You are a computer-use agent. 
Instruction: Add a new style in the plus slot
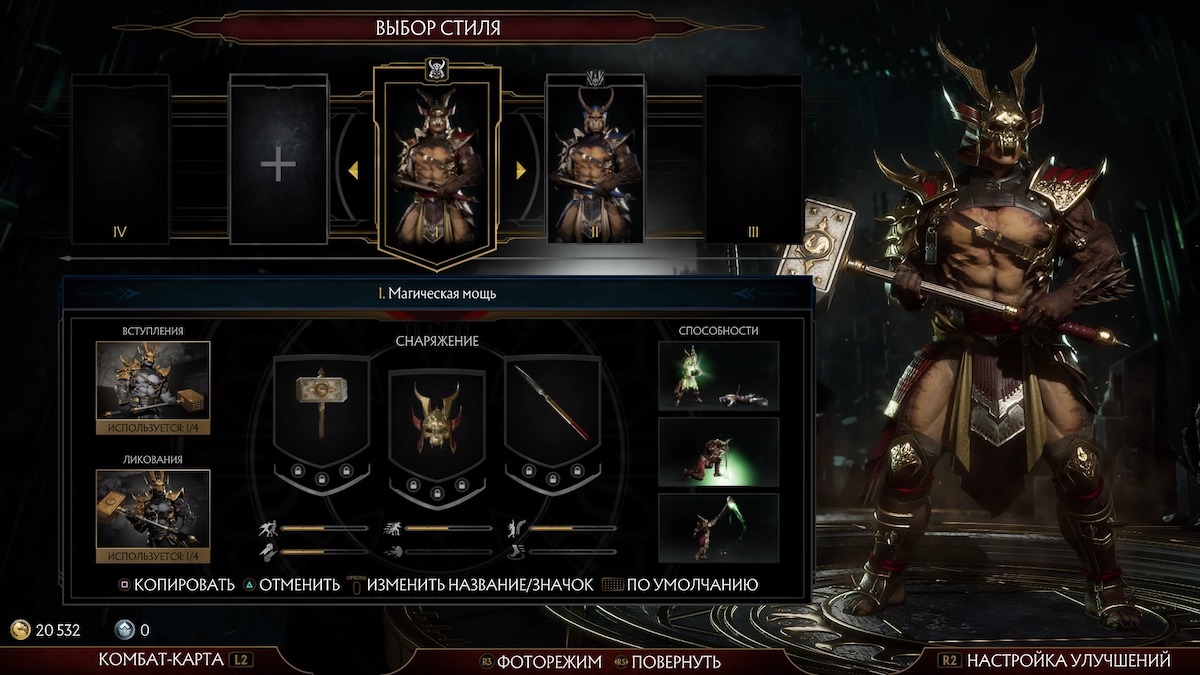[x=278, y=160]
